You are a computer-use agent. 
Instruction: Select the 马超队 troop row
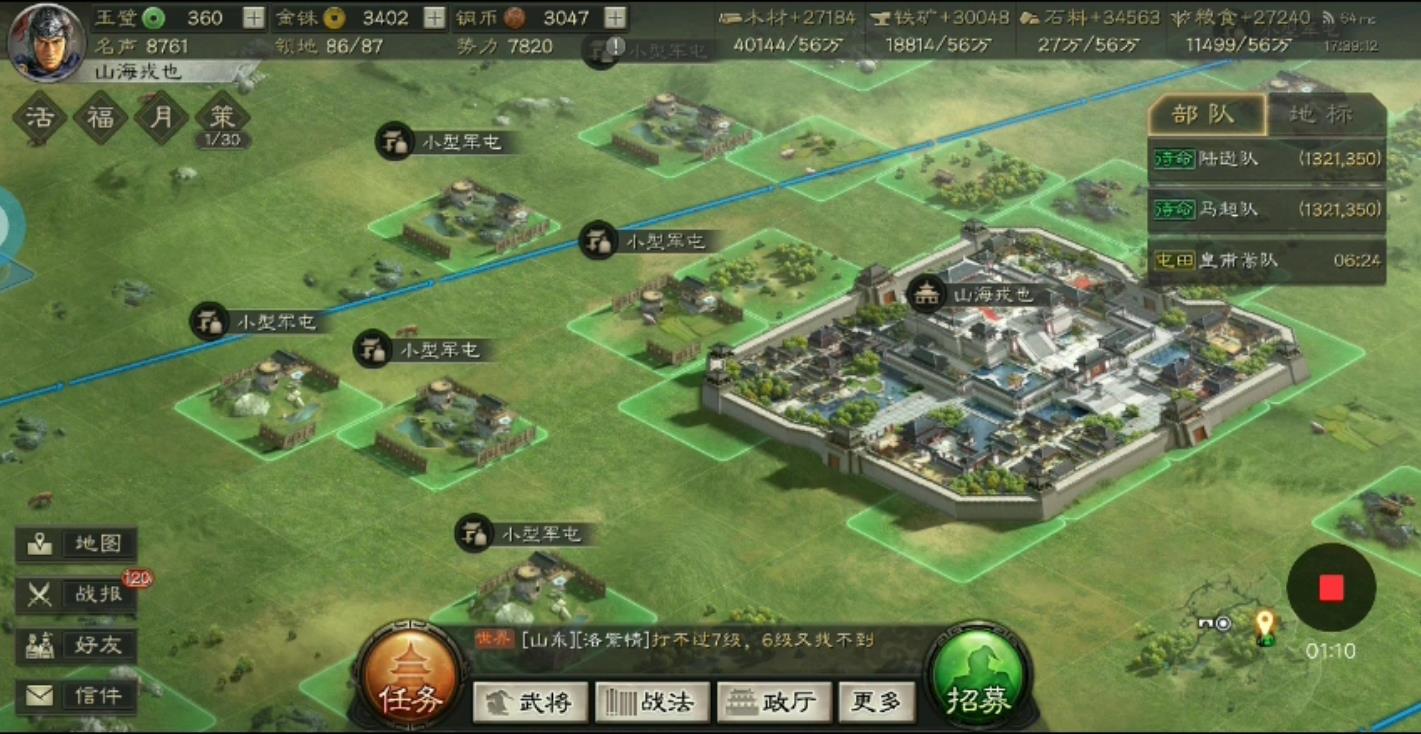coord(1266,210)
